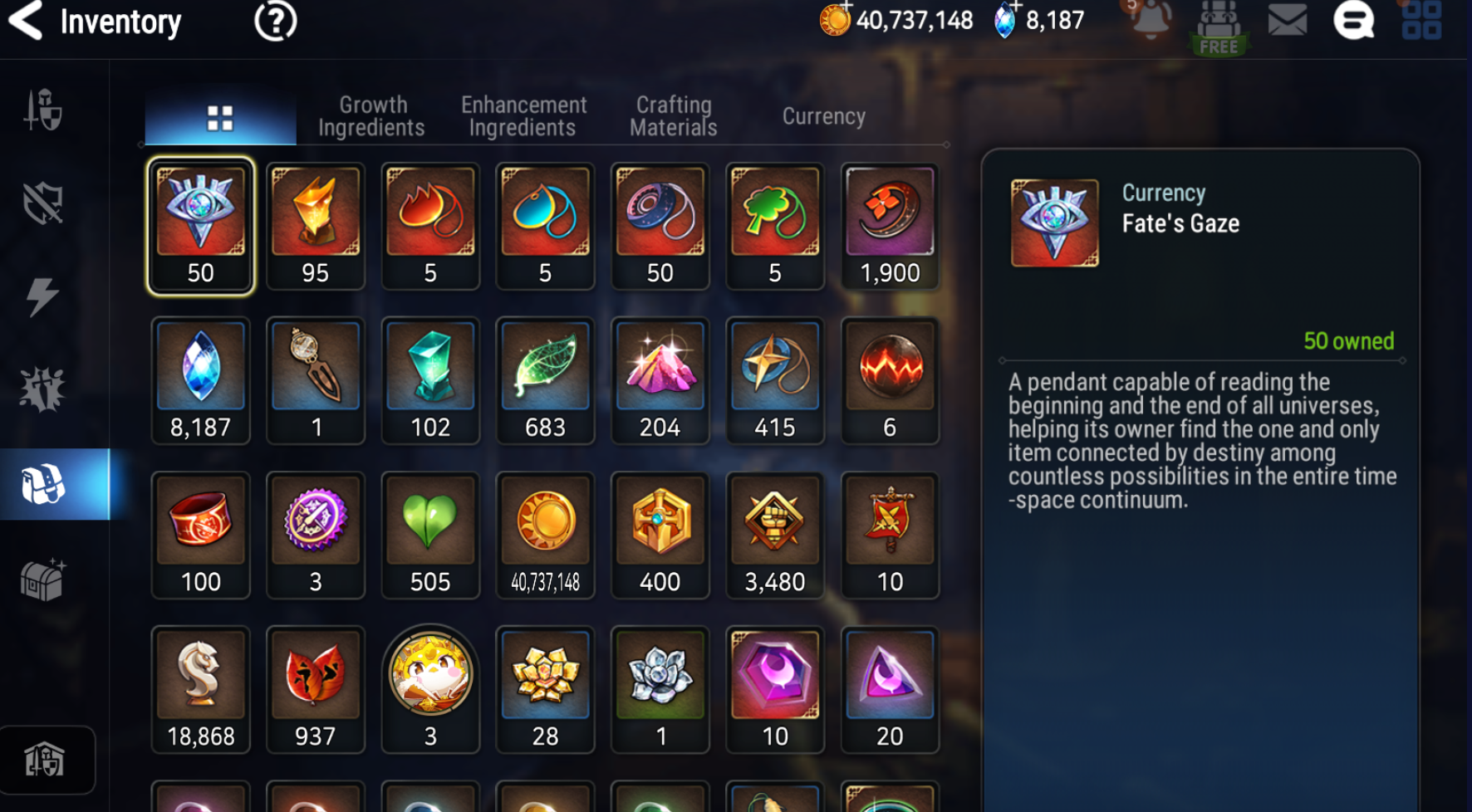The height and width of the screenshot is (812, 1472).
Task: Open the mail envelope
Action: [x=1287, y=20]
